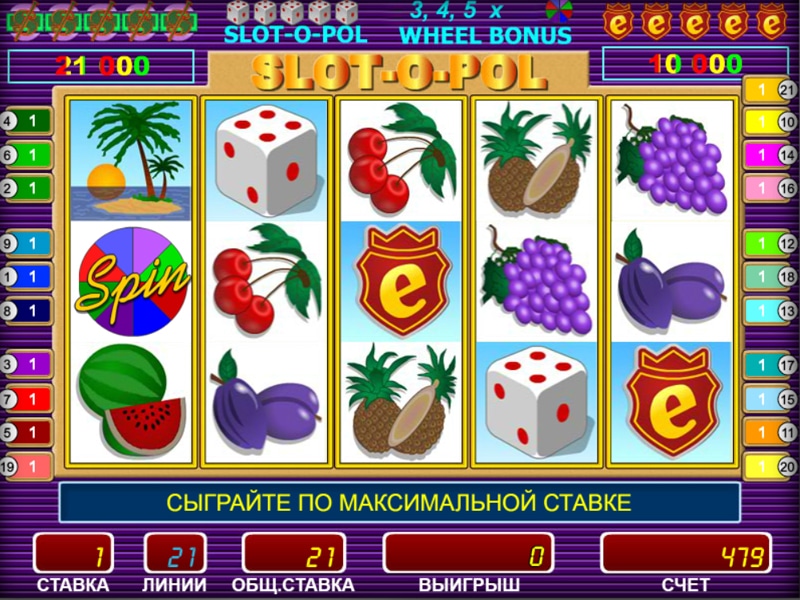The width and height of the screenshot is (800, 600).
Task: Choose the payline 11 marker
Action: click(x=770, y=433)
